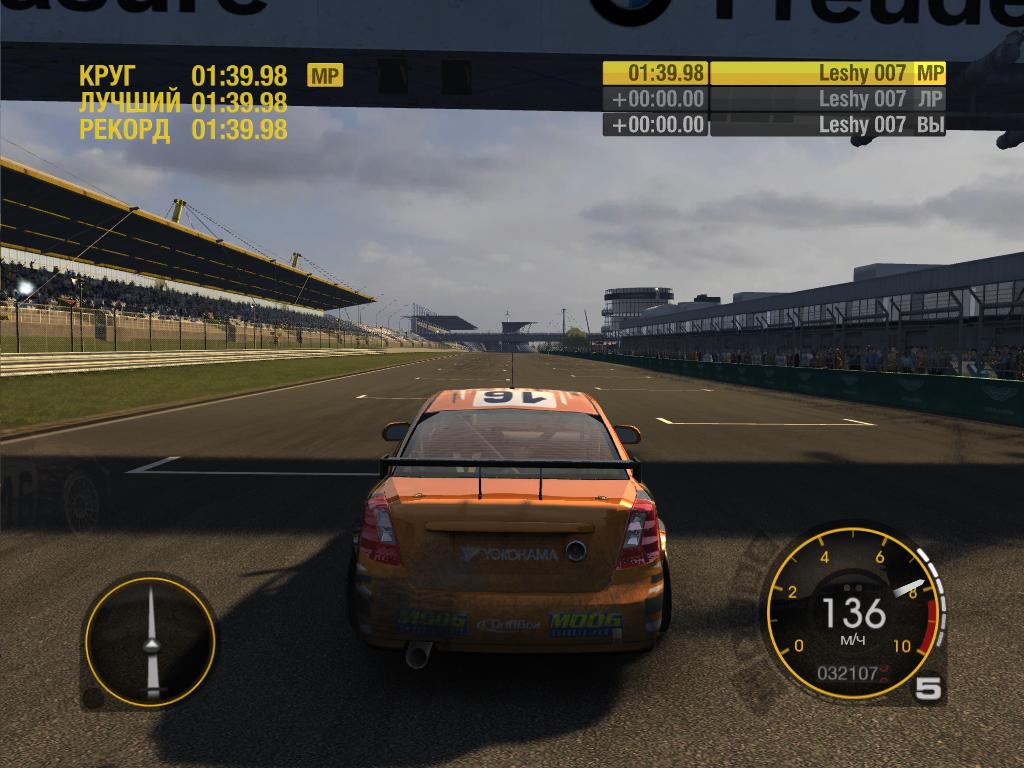Image resolution: width=1024 pixels, height=768 pixels.
Task: Select the Leshy 007 МР leaderboard row
Action: coord(774,73)
